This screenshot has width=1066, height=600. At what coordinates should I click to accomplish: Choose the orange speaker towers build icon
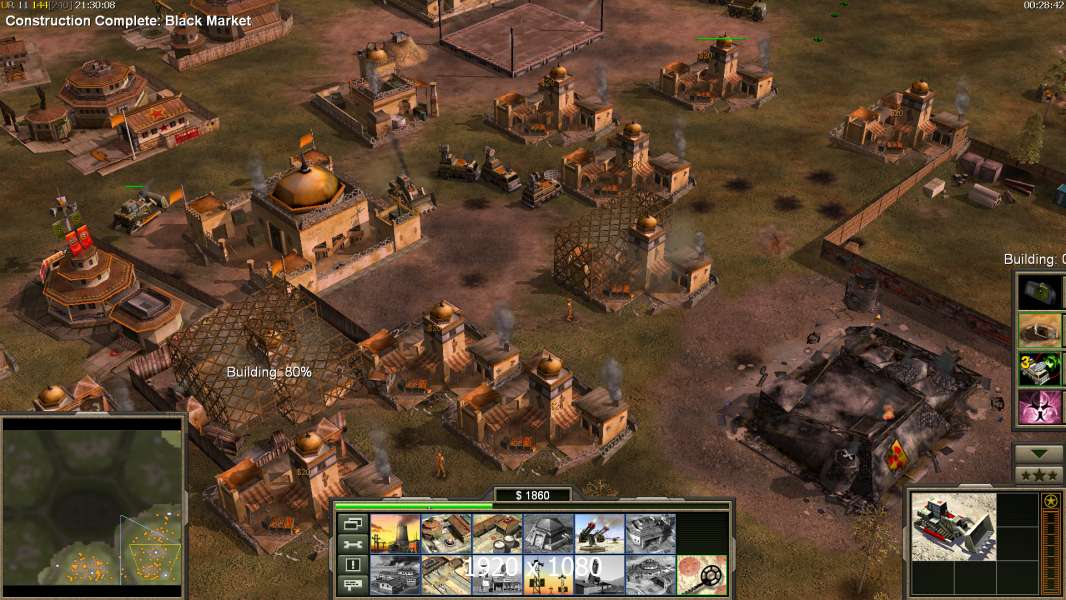pos(548,574)
